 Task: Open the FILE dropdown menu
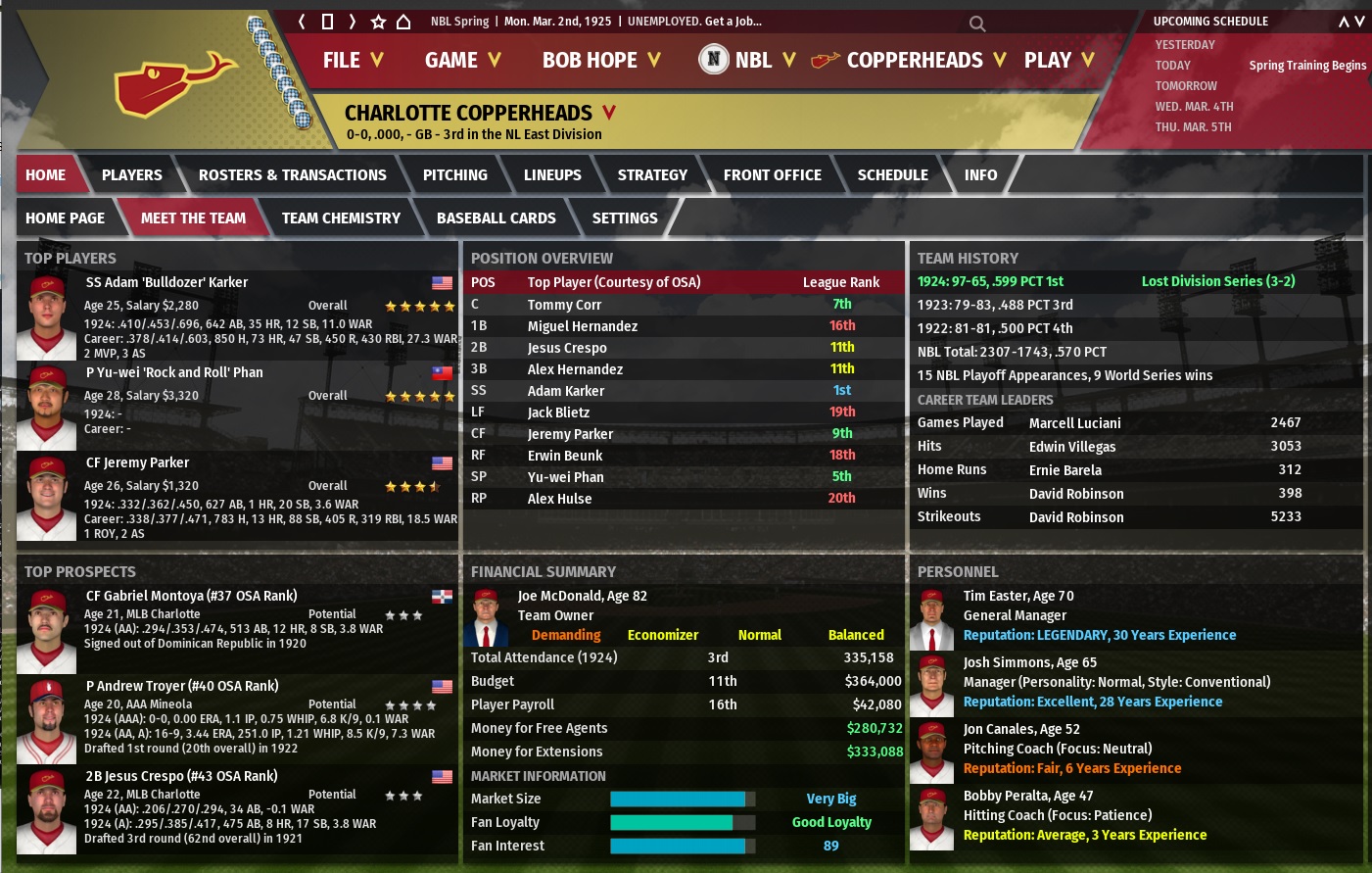pos(353,60)
